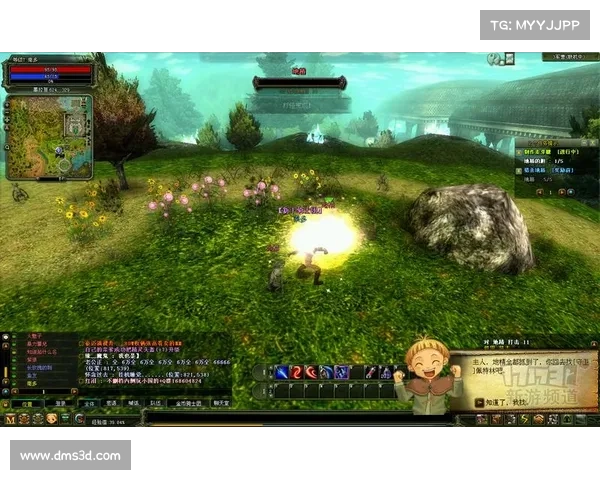Open the www.dms3d.com watermark link

click(x=71, y=456)
